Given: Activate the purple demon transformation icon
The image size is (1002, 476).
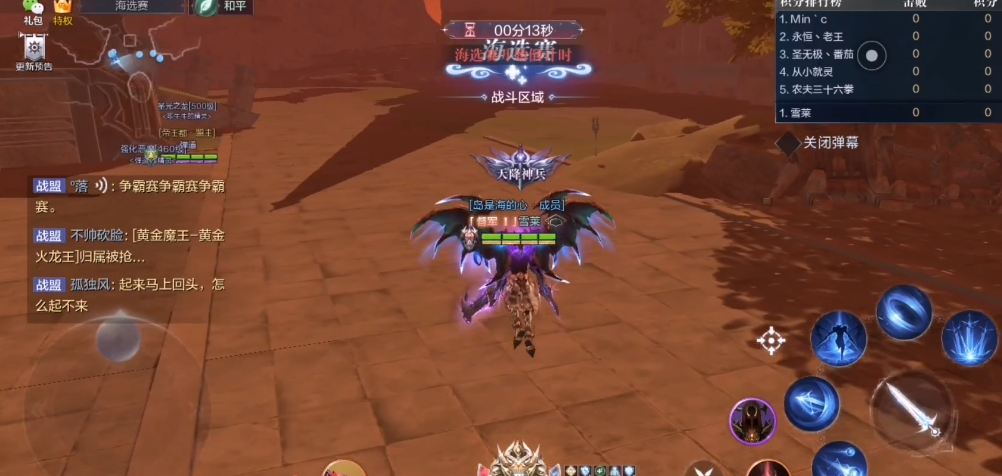Looking at the screenshot, I should coord(753,420).
